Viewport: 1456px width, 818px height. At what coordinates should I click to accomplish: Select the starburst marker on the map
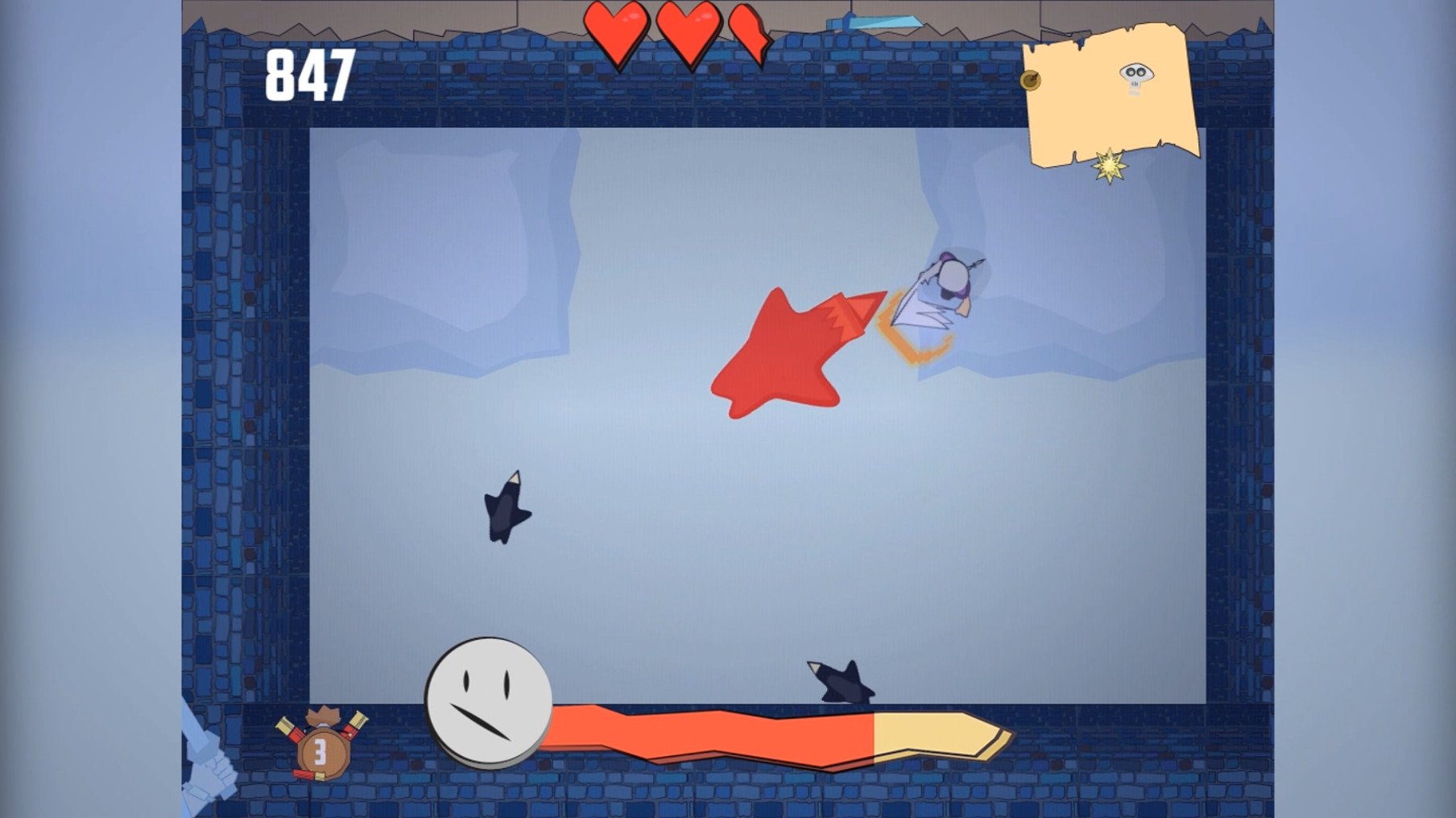(1110, 167)
